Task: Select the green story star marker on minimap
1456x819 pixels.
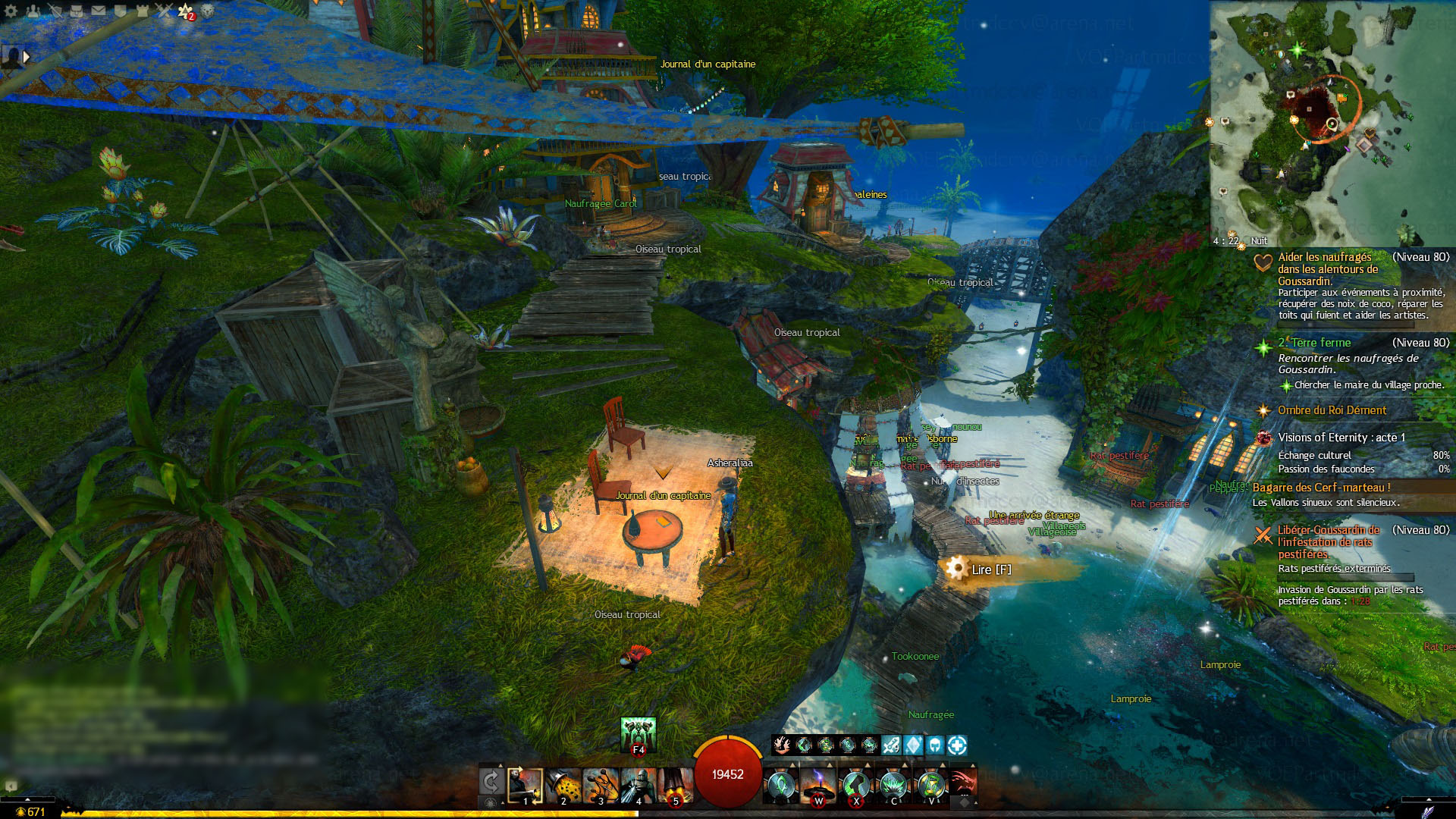Action: click(x=1297, y=50)
